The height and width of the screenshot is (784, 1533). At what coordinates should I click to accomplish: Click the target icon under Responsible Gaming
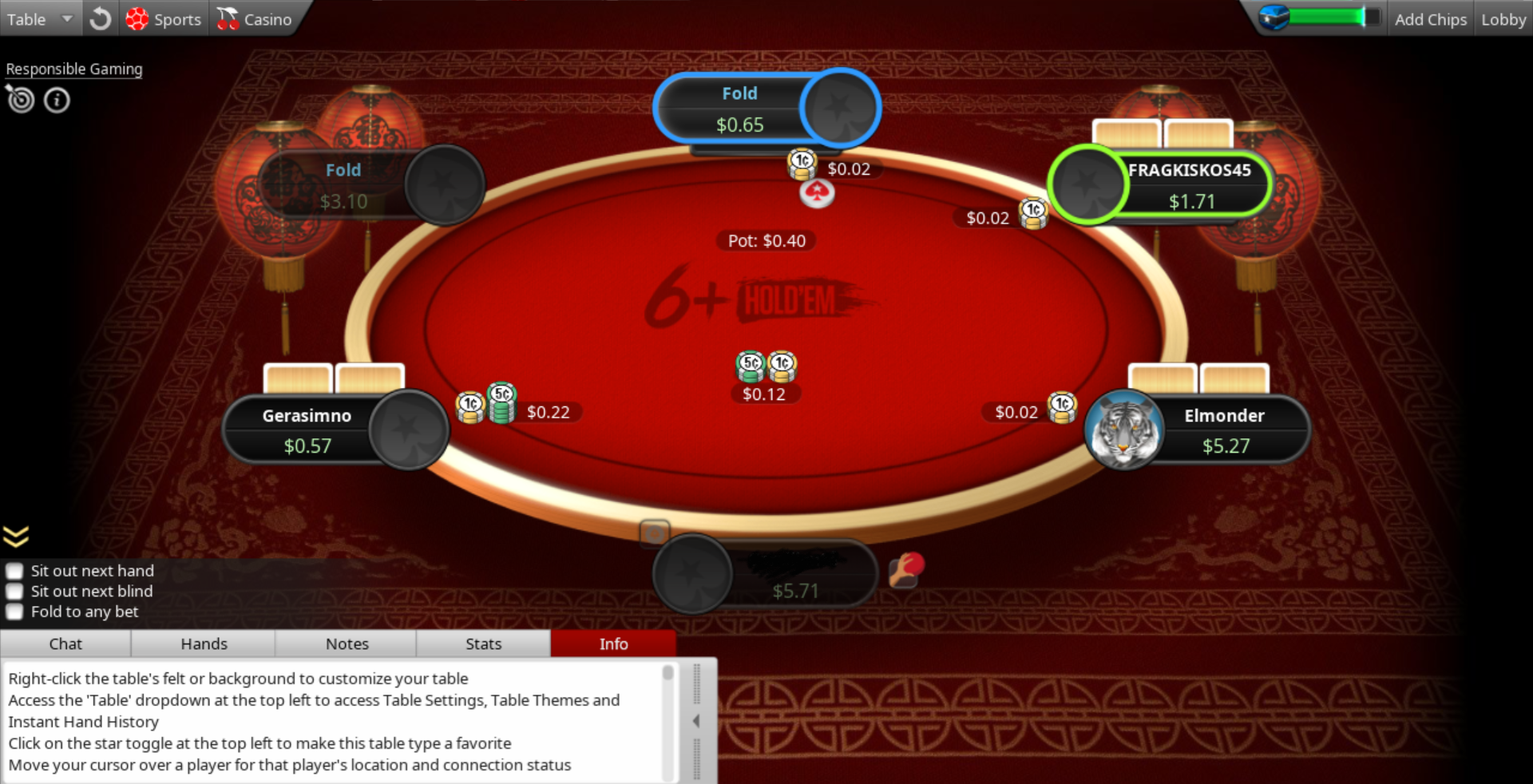coord(21,100)
